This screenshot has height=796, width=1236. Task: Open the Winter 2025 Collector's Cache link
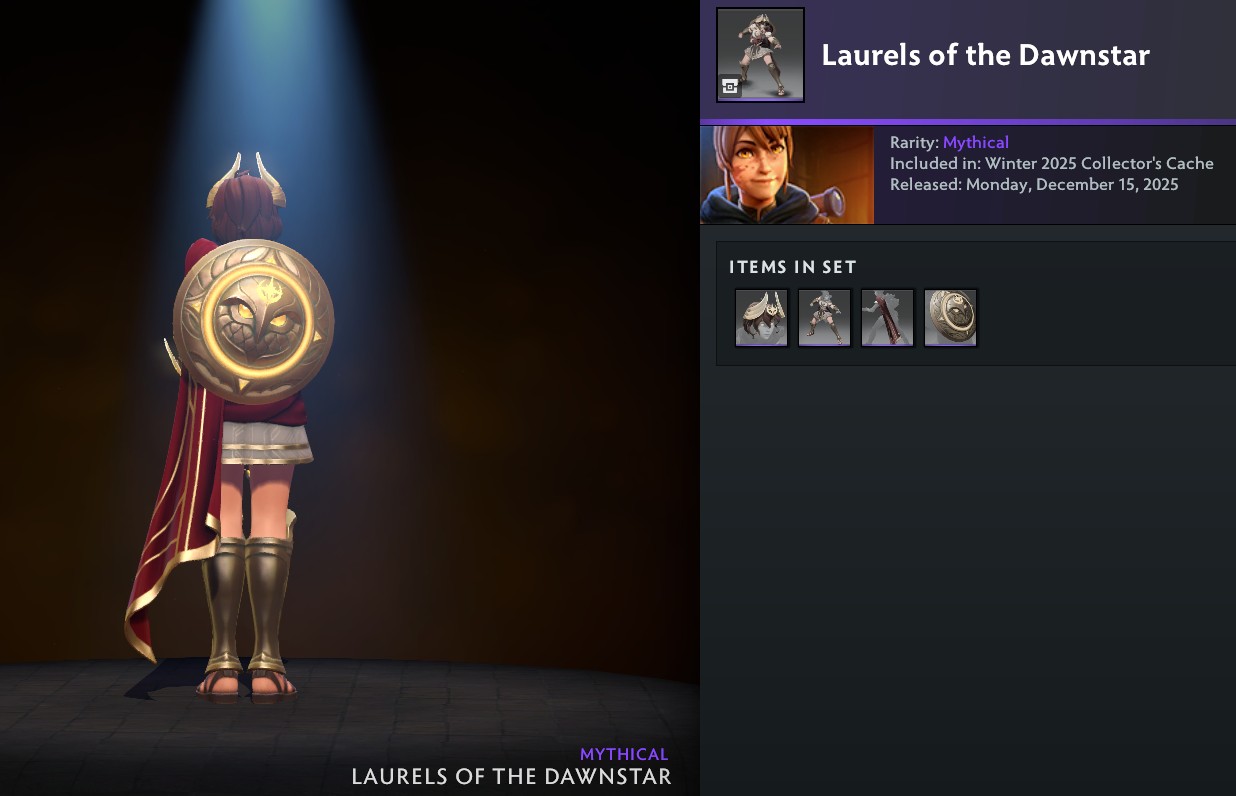(1099, 163)
